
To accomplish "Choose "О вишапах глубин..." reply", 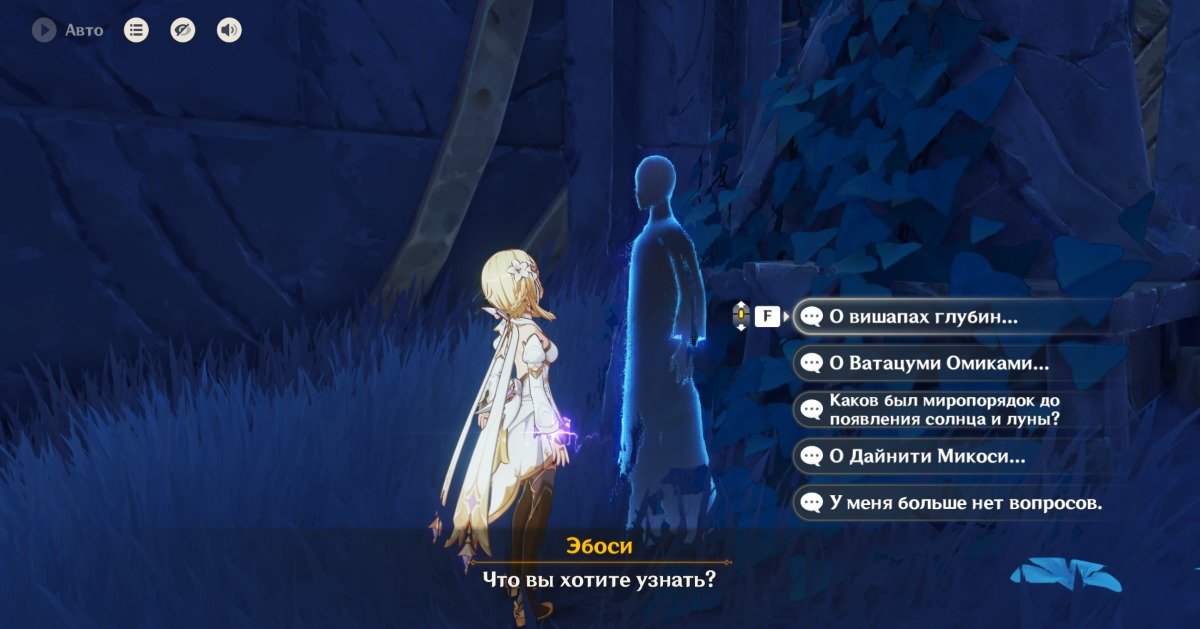I will (923, 317).
